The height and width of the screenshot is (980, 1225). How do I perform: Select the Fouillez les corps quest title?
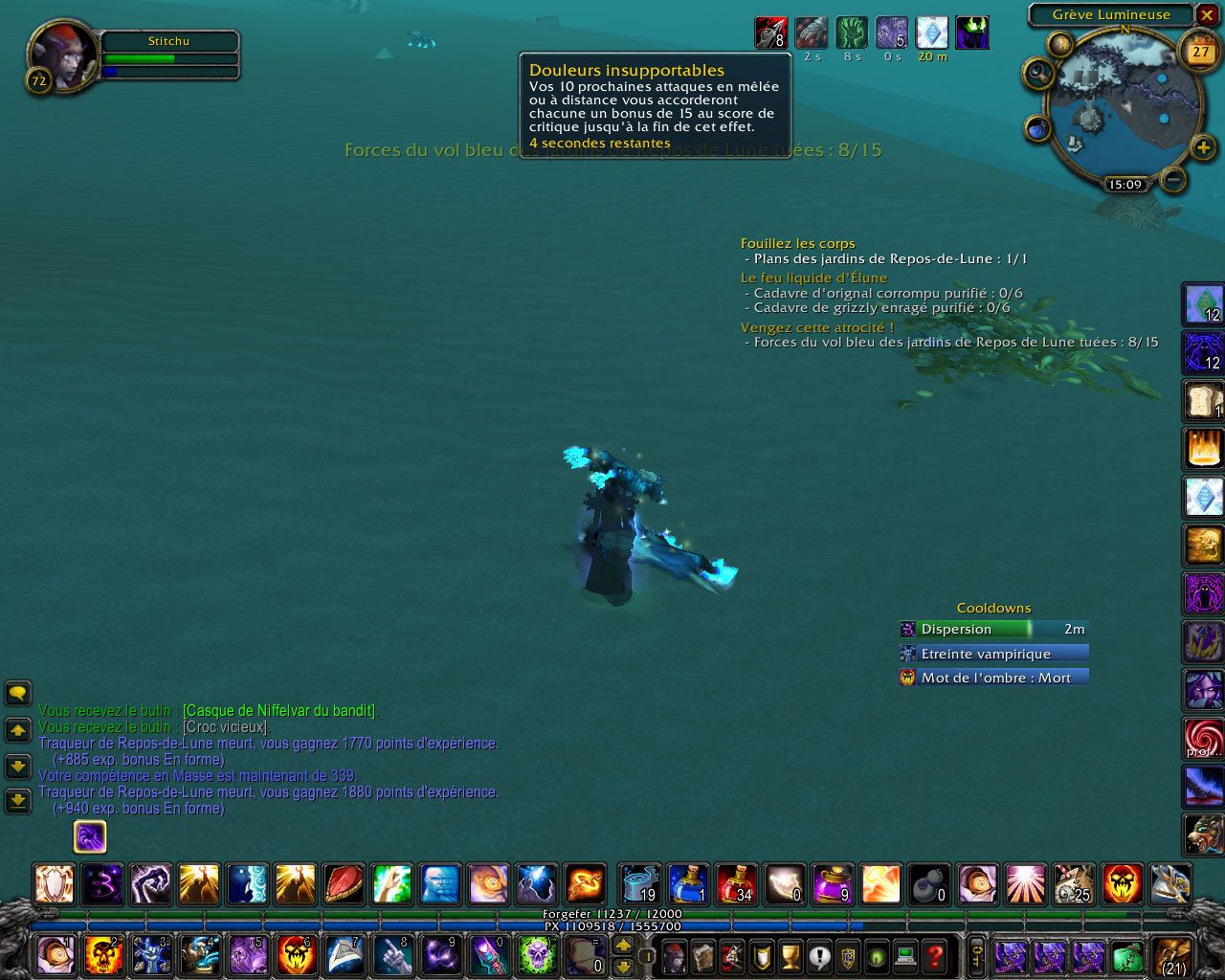tap(797, 244)
